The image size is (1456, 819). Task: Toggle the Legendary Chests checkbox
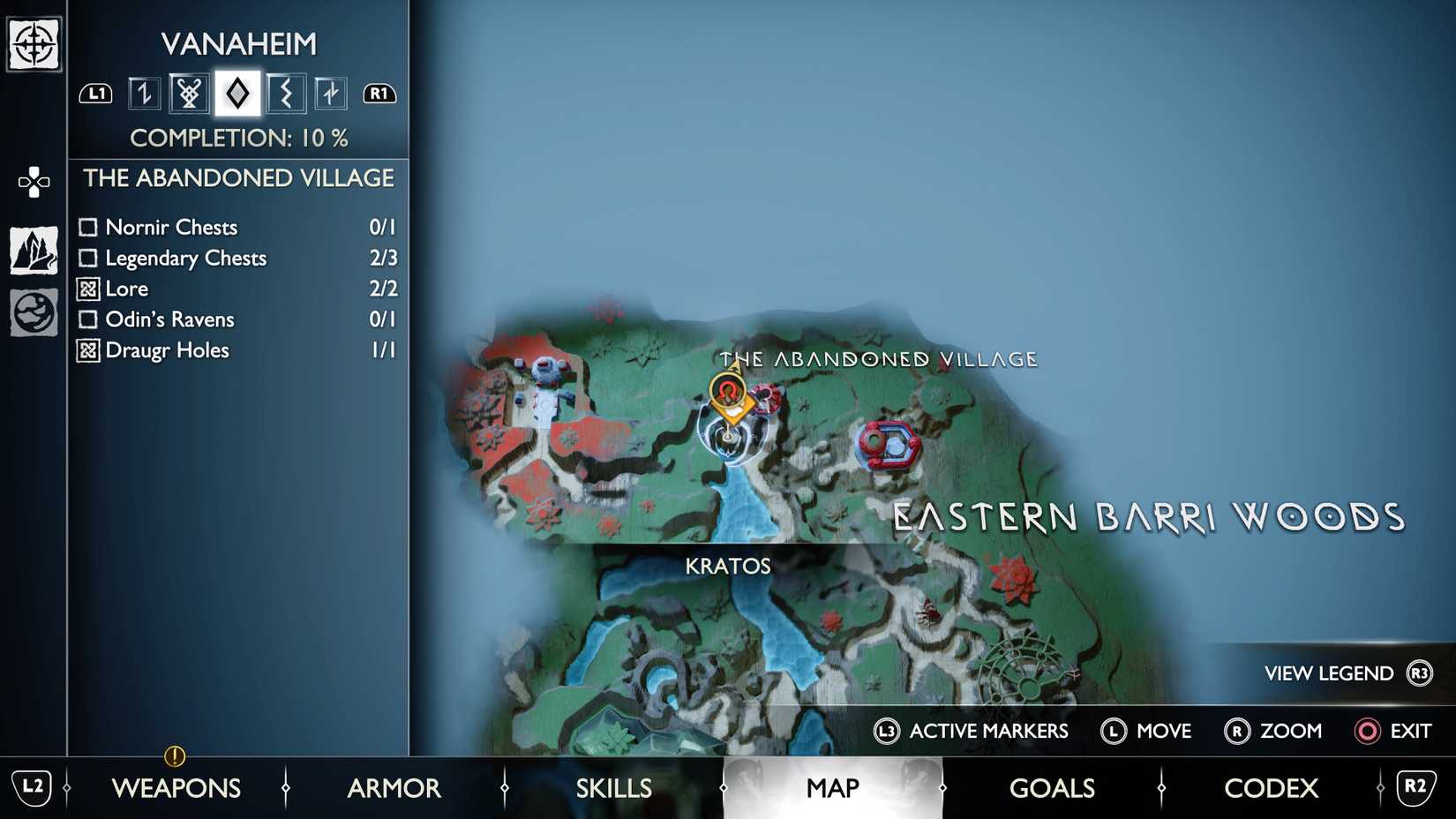[x=87, y=258]
